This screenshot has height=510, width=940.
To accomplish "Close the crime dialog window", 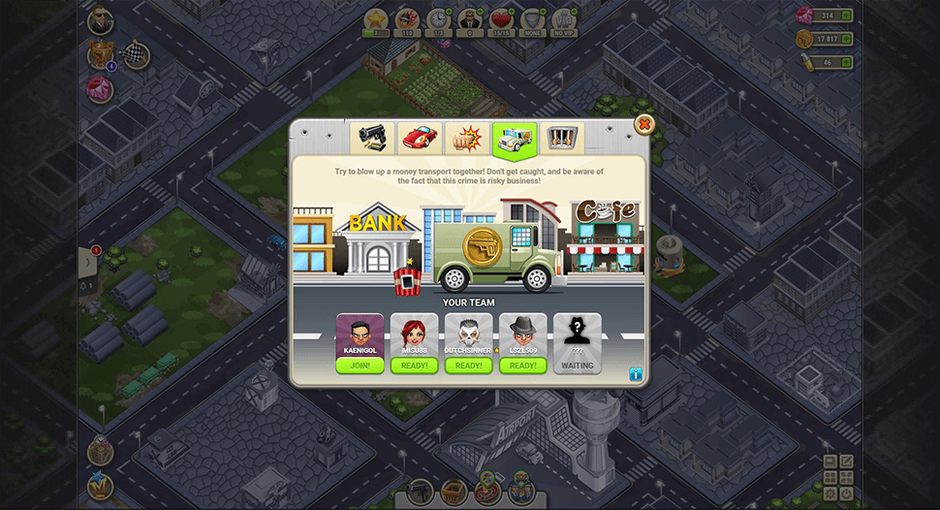I will coord(645,125).
